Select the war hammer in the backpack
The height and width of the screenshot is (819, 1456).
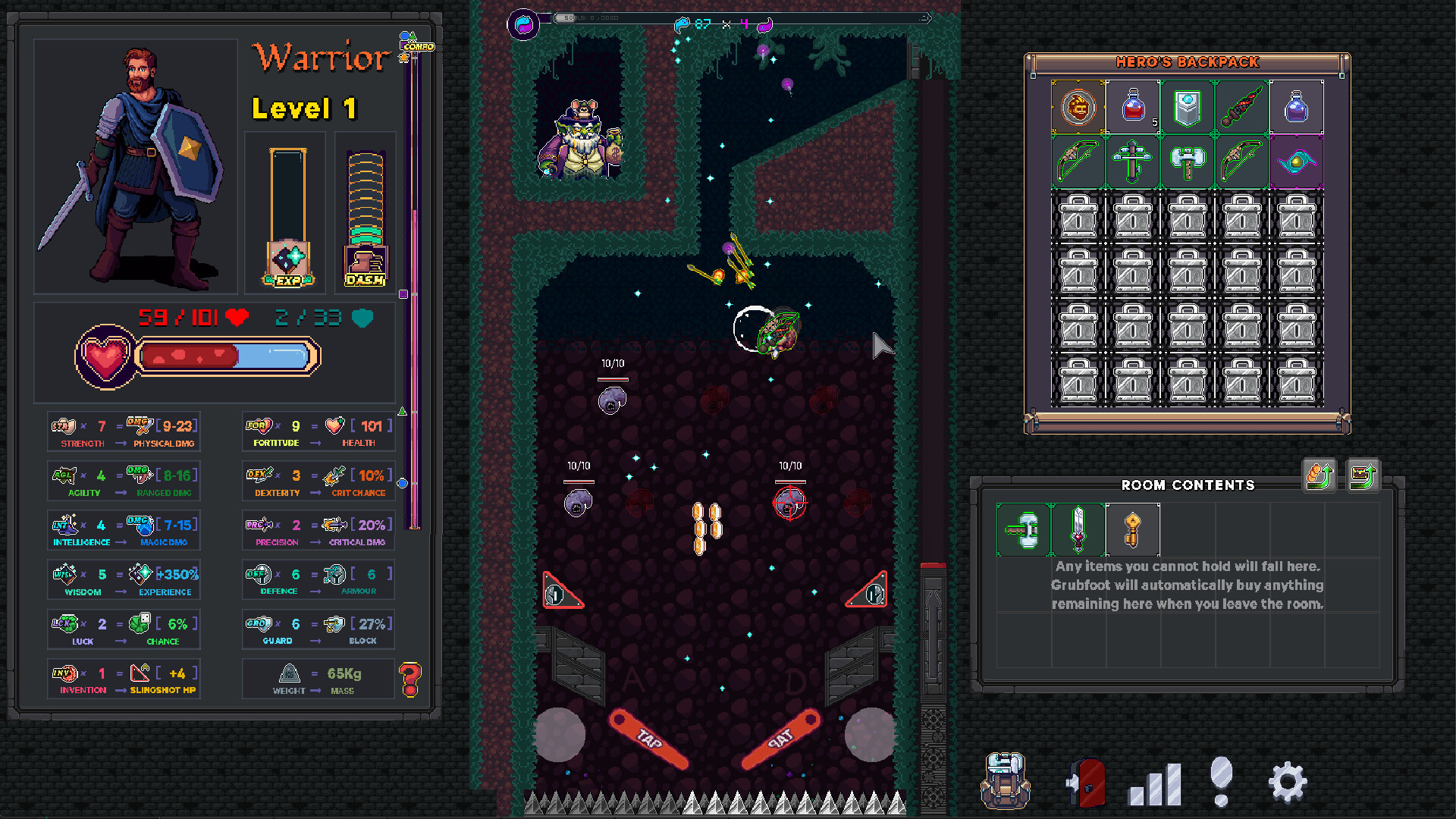[x=1188, y=161]
